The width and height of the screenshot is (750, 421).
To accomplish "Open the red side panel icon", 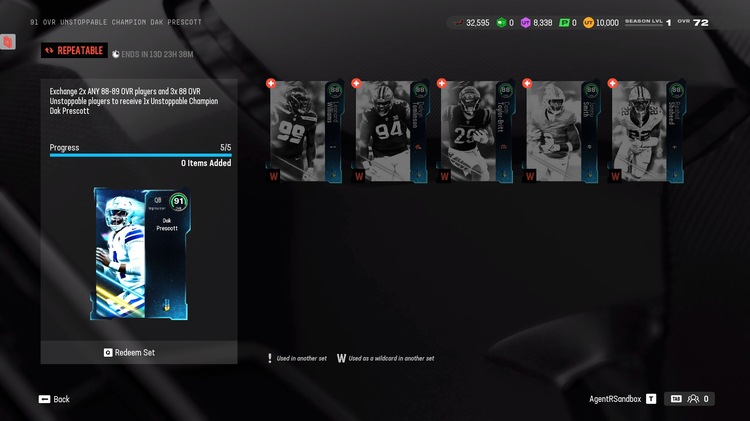I will [x=8, y=42].
